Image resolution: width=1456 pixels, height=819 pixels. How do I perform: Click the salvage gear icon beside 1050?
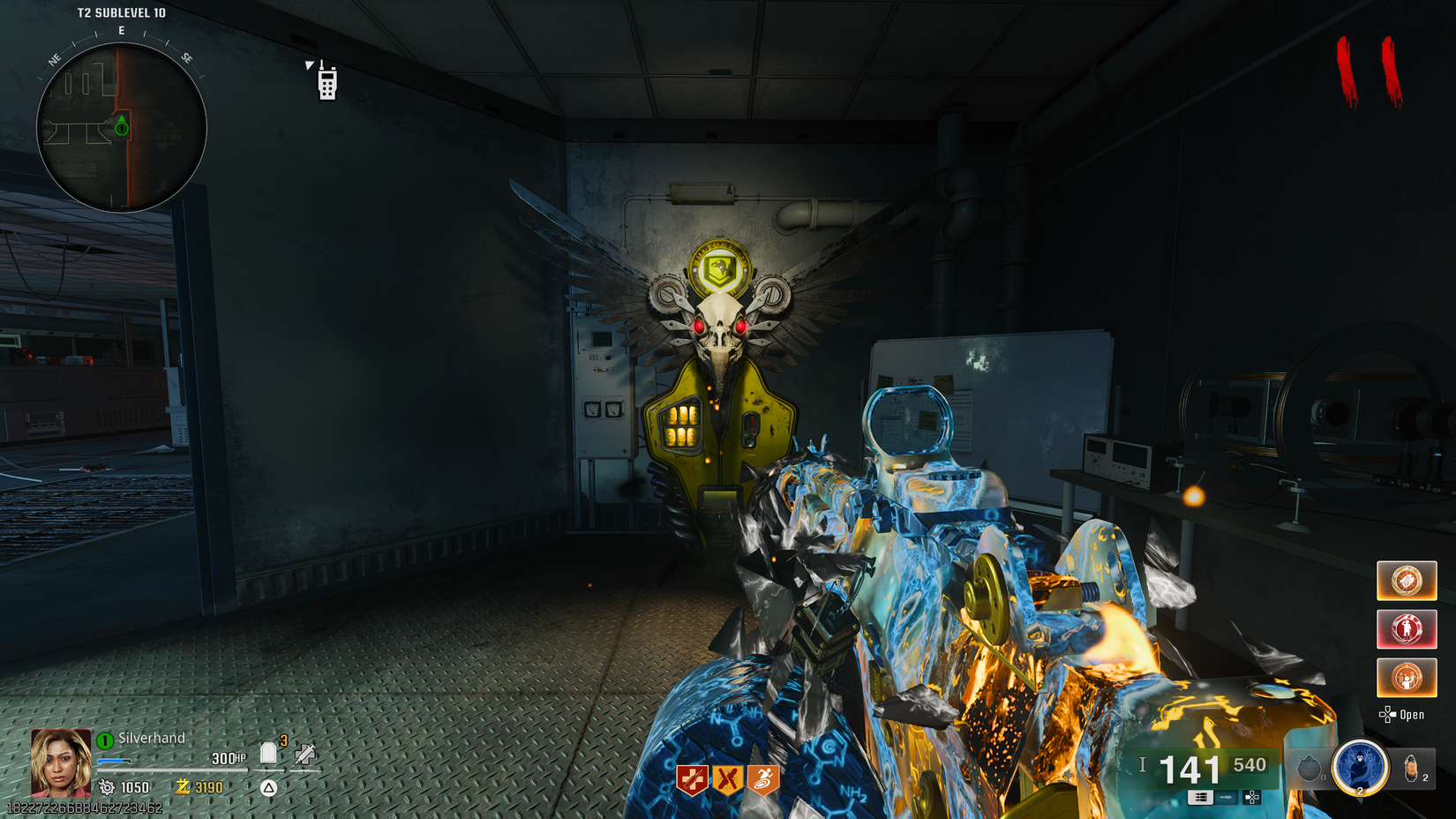point(107,787)
